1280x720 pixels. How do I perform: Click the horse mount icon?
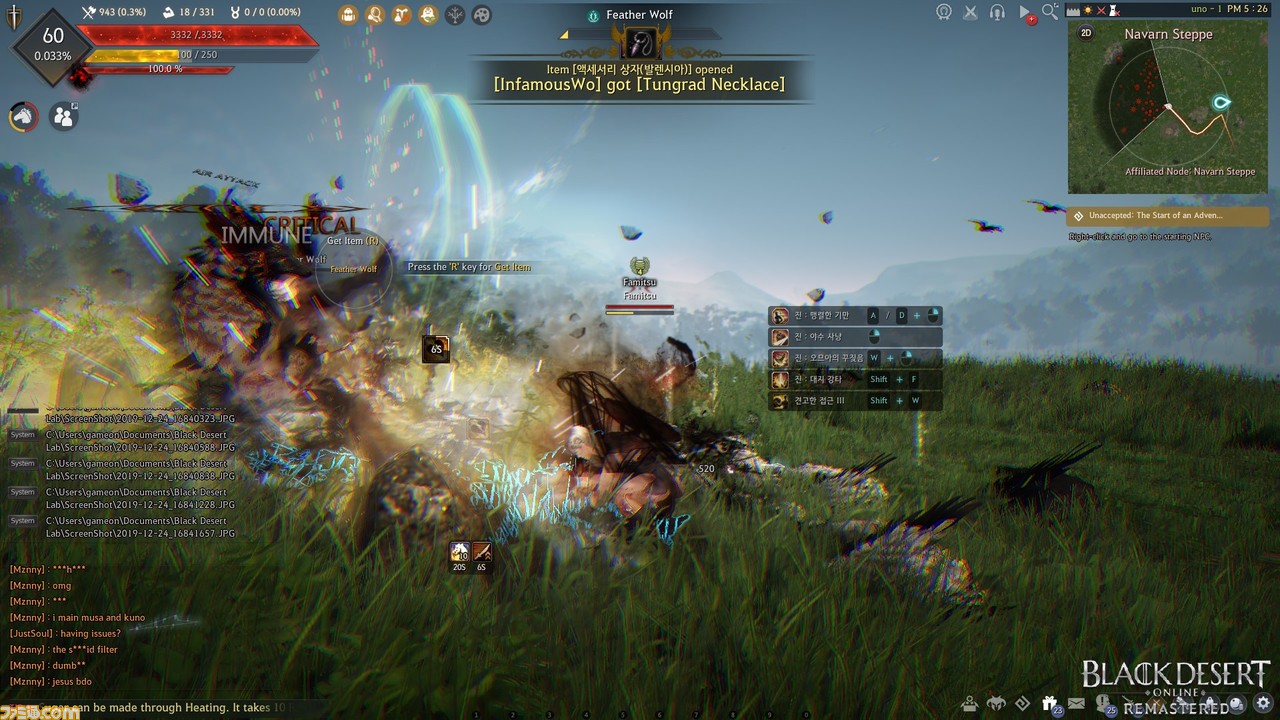point(23,117)
